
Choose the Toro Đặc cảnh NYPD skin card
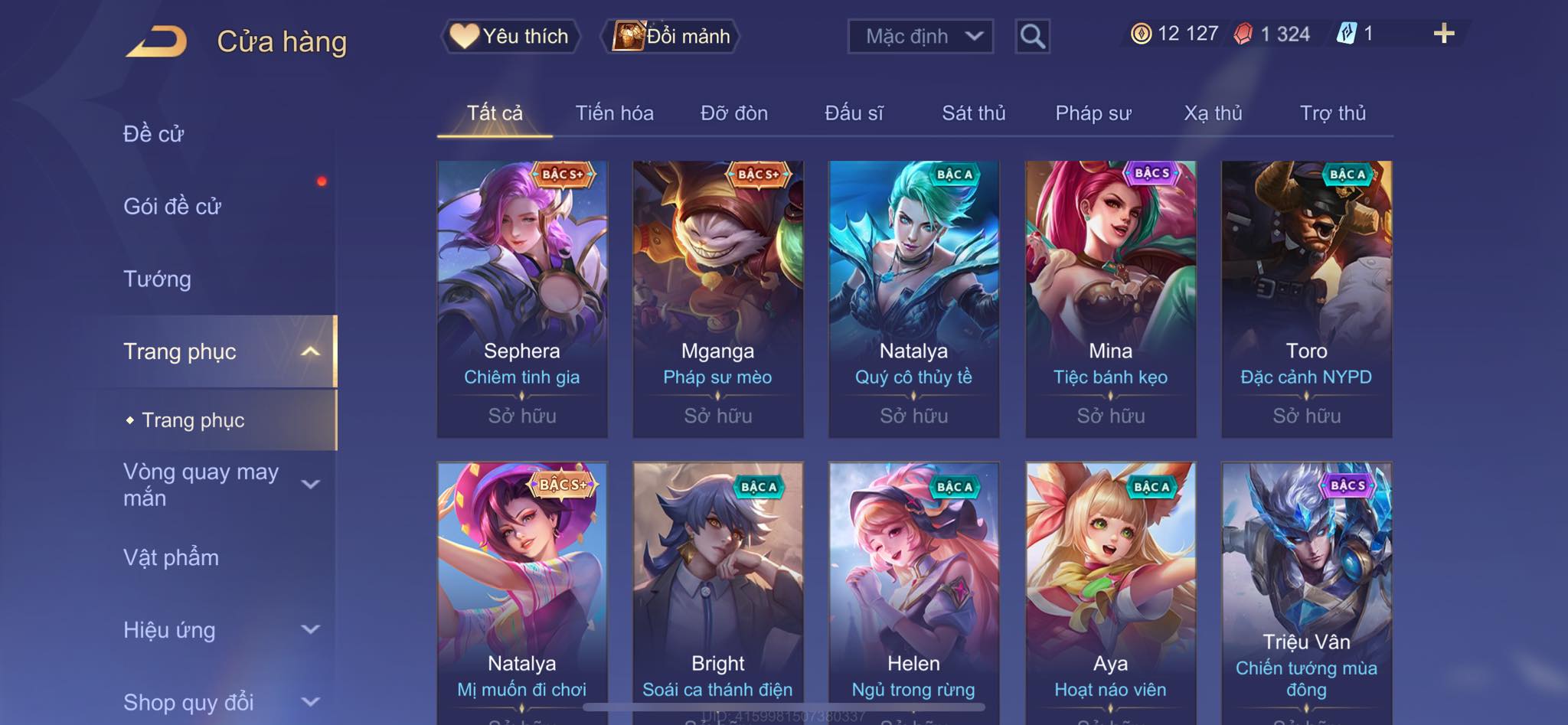pos(1306,299)
